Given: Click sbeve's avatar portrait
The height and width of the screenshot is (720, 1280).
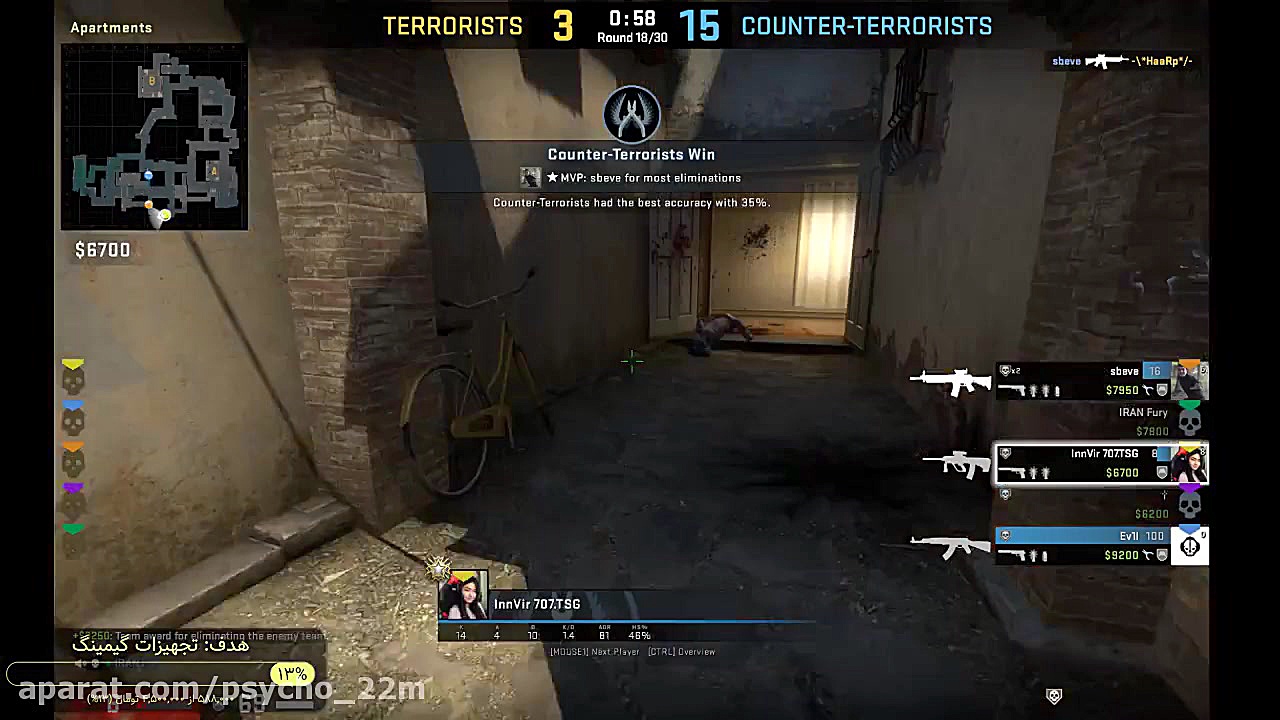Looking at the screenshot, I should [1190, 380].
